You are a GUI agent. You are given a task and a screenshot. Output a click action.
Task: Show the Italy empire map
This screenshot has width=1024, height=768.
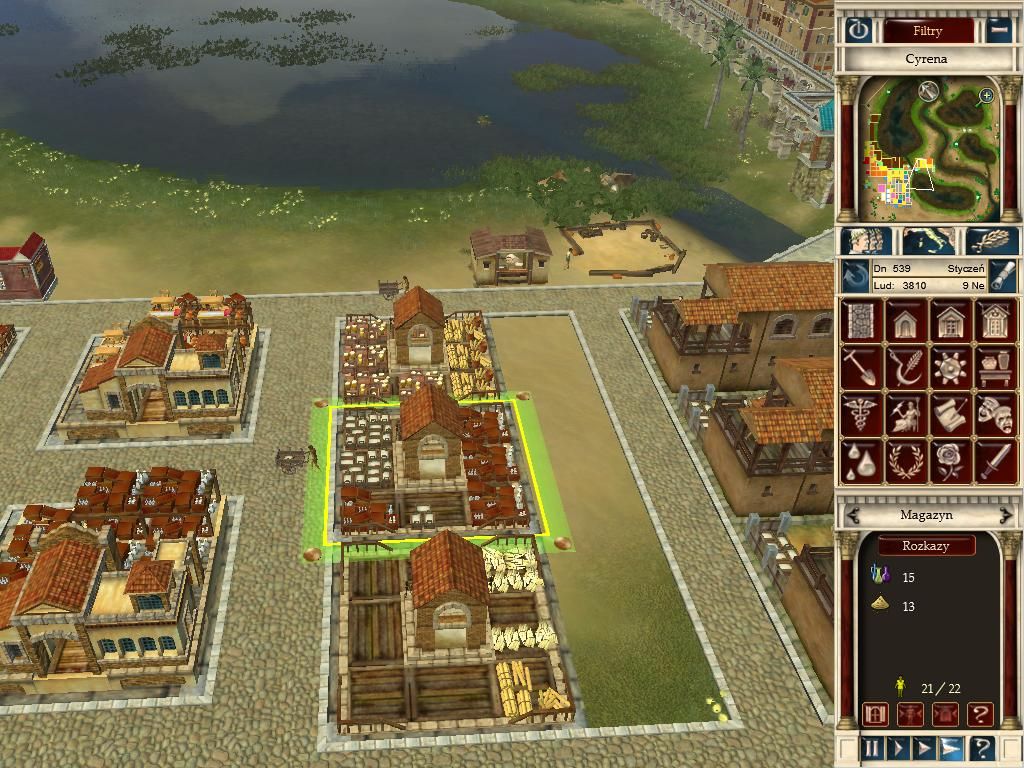tap(928, 241)
